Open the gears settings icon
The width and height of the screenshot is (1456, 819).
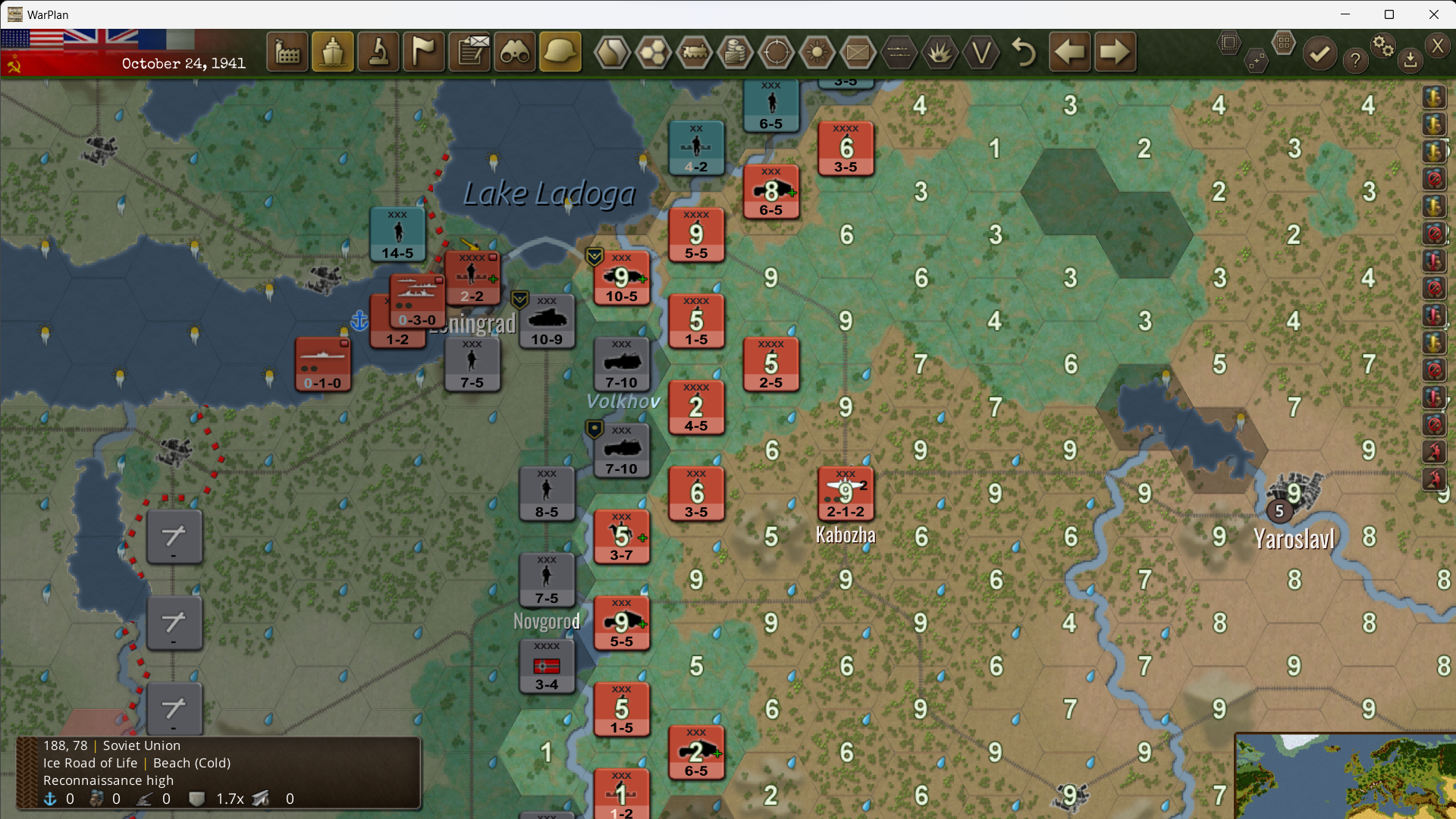tap(1383, 45)
